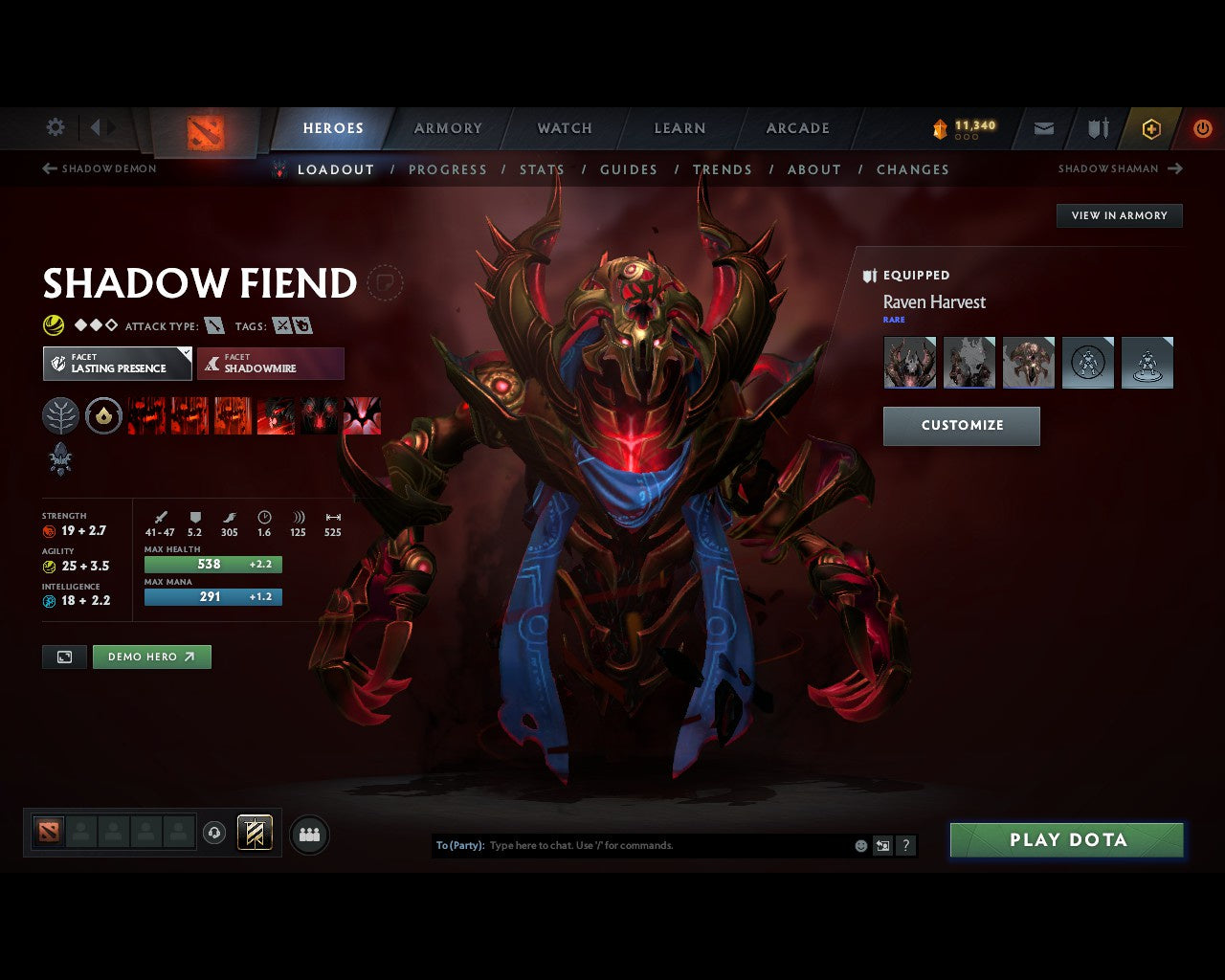The height and width of the screenshot is (980, 1225).
Task: Open the Dota 2 home logo
Action: pos(204,131)
